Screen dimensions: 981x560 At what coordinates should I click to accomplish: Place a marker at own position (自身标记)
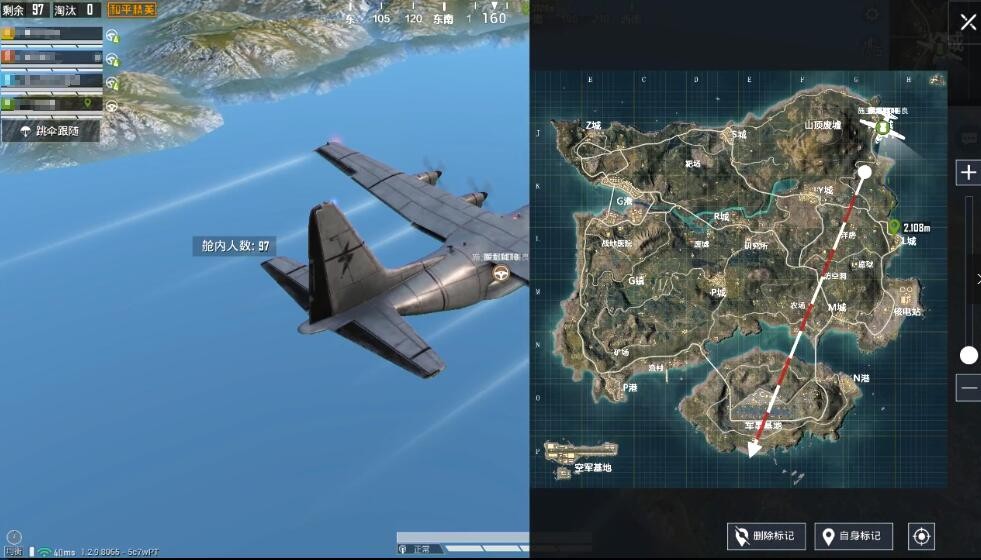click(x=853, y=536)
